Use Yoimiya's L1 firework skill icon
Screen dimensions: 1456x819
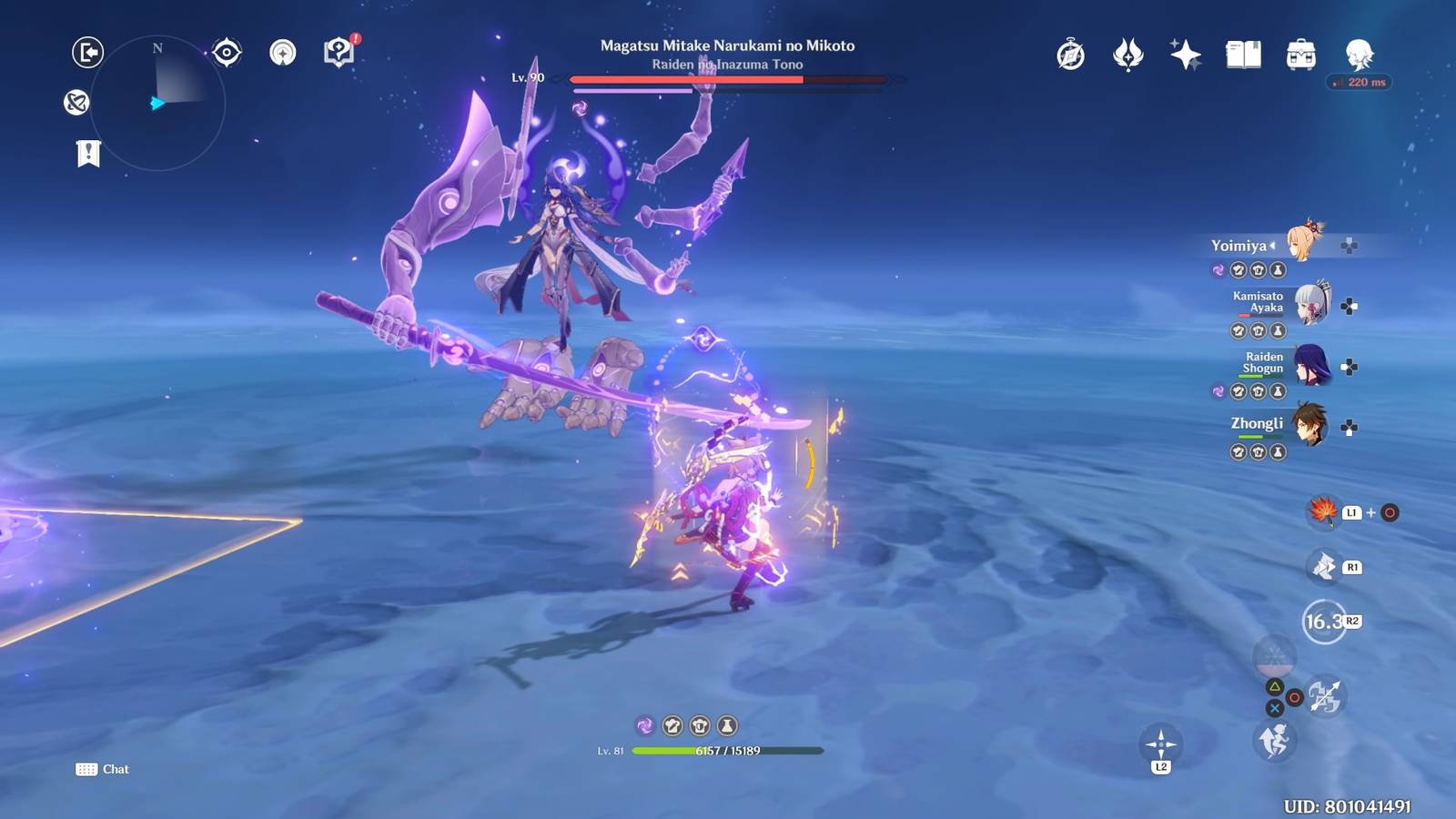pos(1324,513)
